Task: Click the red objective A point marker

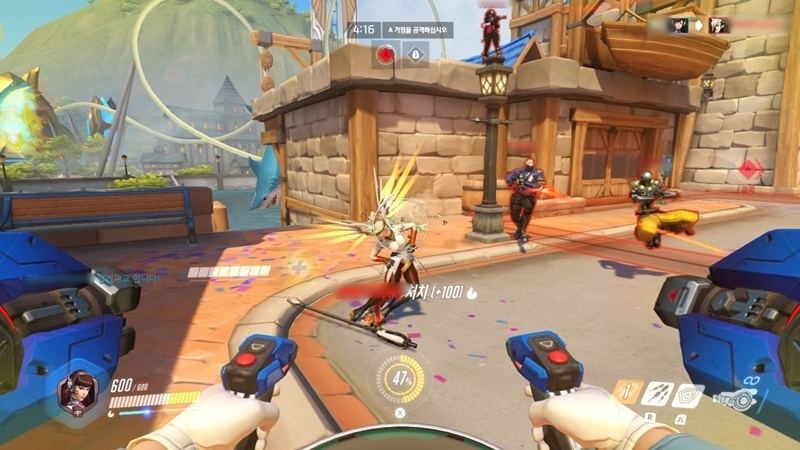Action: pos(386,55)
